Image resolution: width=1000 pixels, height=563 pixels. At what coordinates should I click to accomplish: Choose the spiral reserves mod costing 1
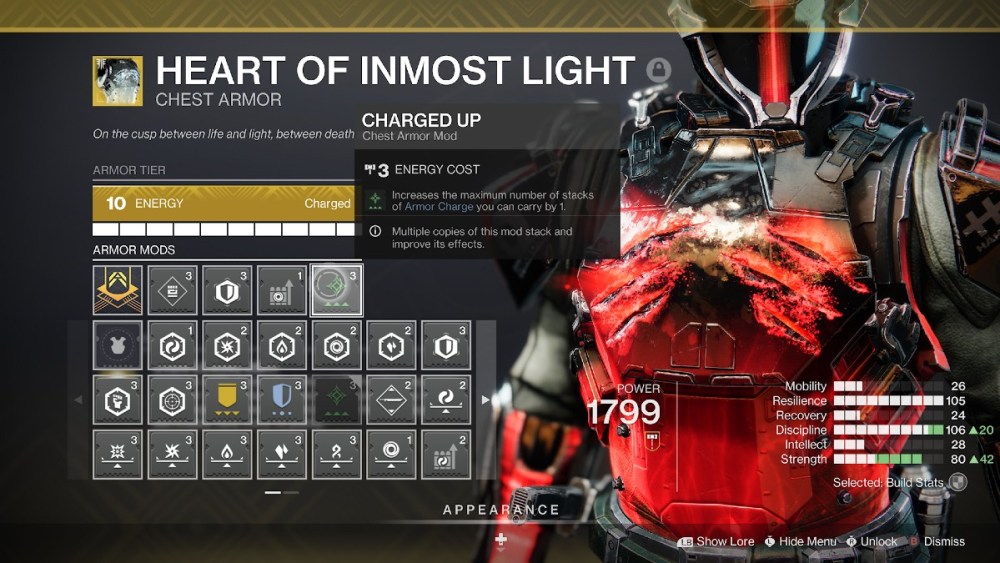391,455
